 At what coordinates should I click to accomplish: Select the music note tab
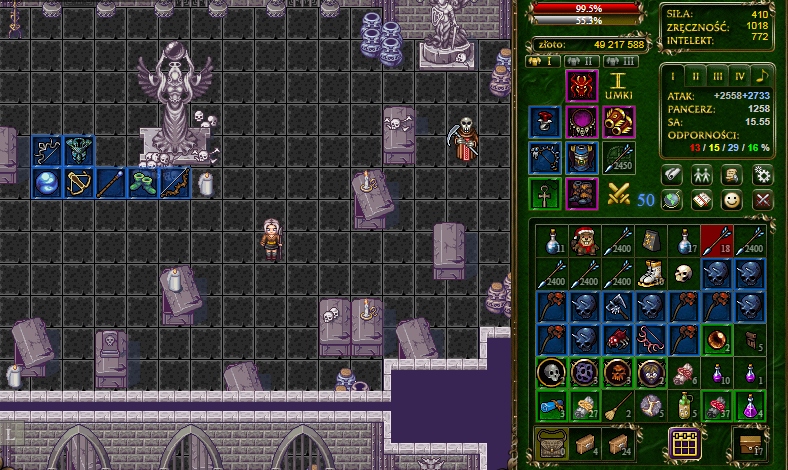point(763,76)
